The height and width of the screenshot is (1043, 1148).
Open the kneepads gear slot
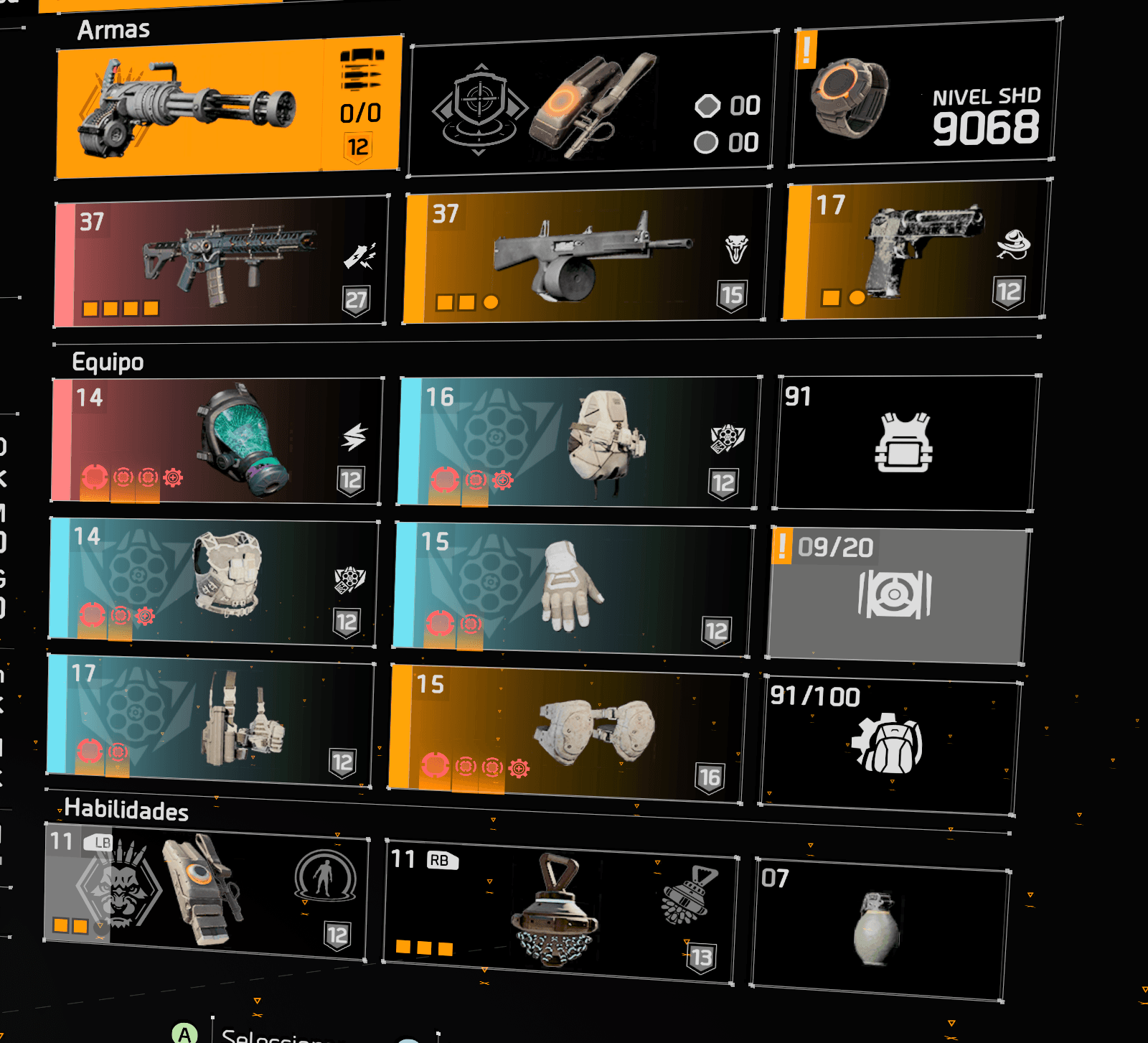(x=567, y=733)
